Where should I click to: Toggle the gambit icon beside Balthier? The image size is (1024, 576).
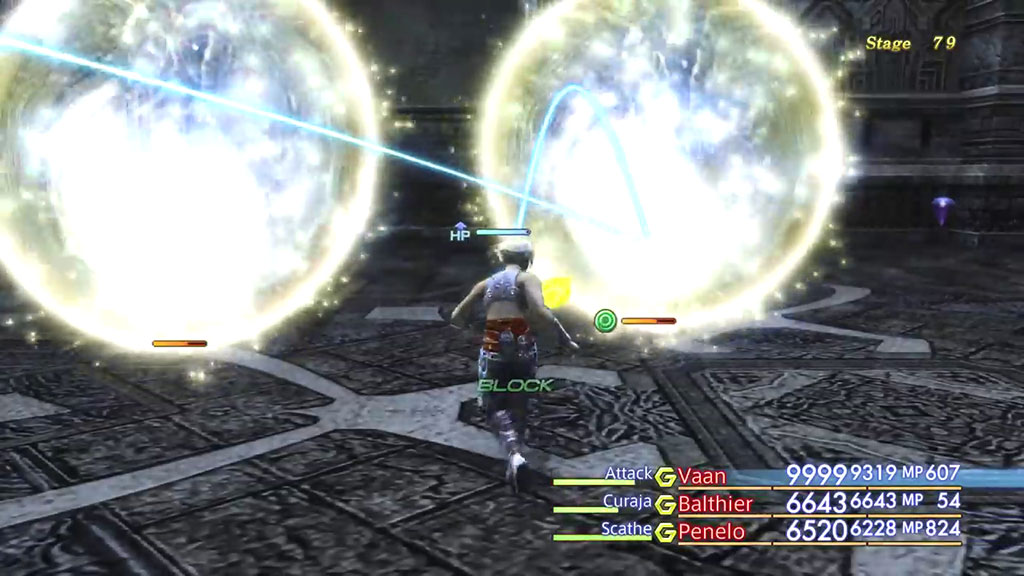pos(665,504)
